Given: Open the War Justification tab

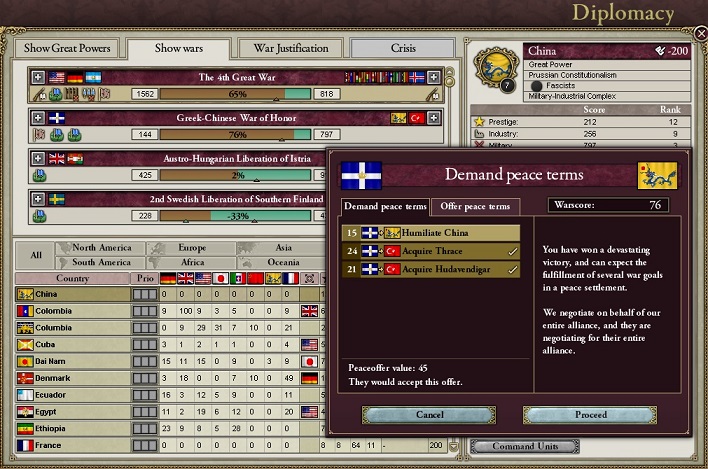Looking at the screenshot, I should [291, 48].
